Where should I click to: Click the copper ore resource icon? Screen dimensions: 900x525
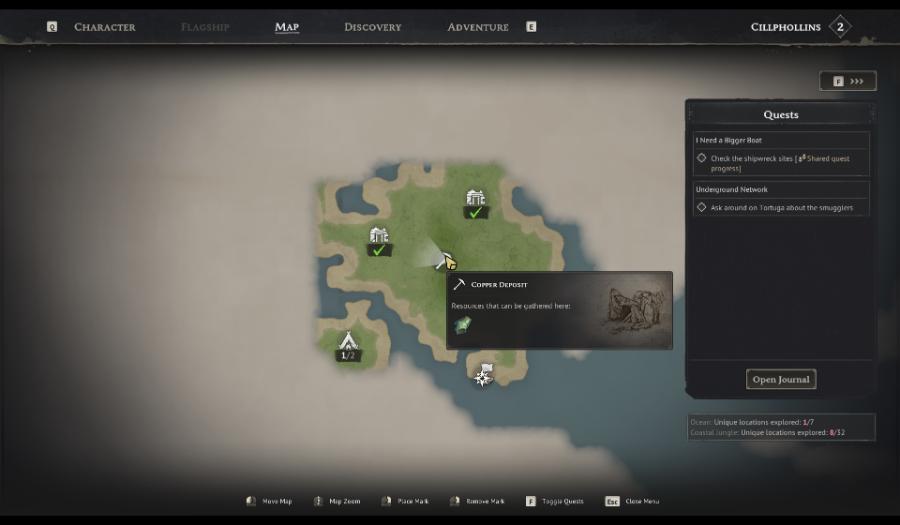[462, 325]
